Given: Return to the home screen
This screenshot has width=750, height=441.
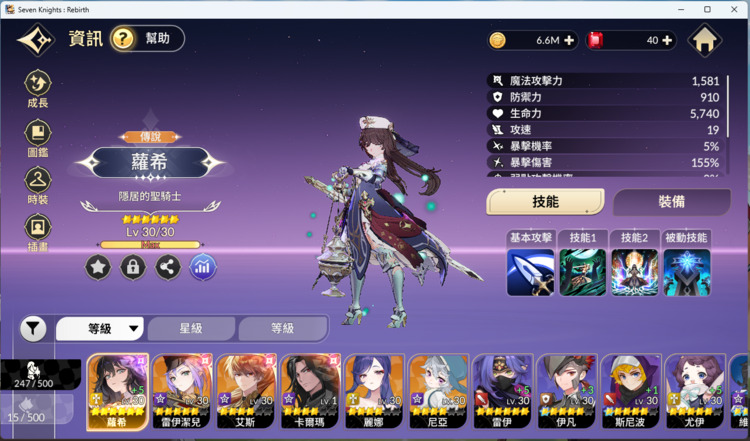Looking at the screenshot, I should [706, 40].
